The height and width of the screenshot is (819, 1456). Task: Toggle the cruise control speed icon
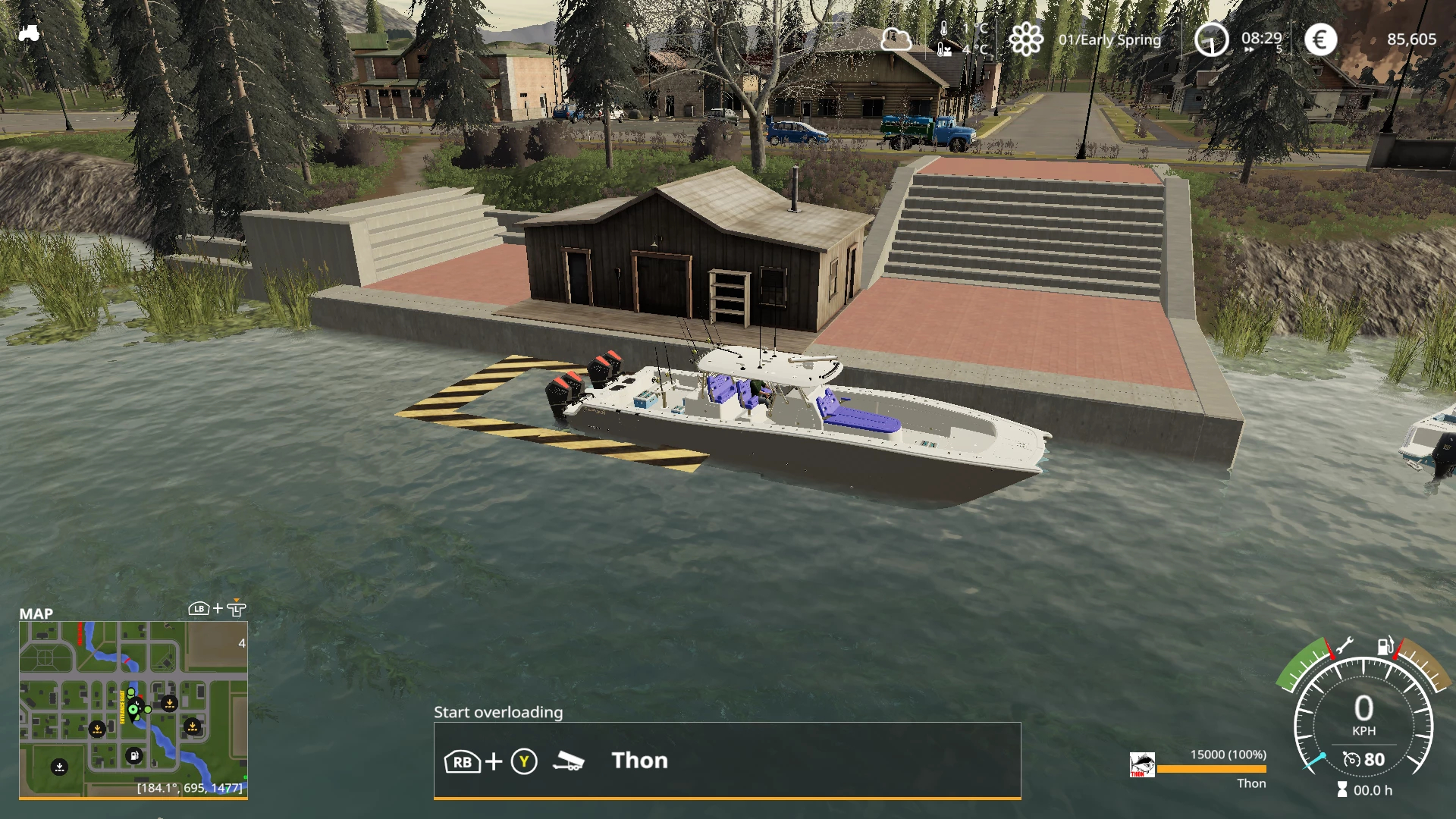click(1351, 759)
